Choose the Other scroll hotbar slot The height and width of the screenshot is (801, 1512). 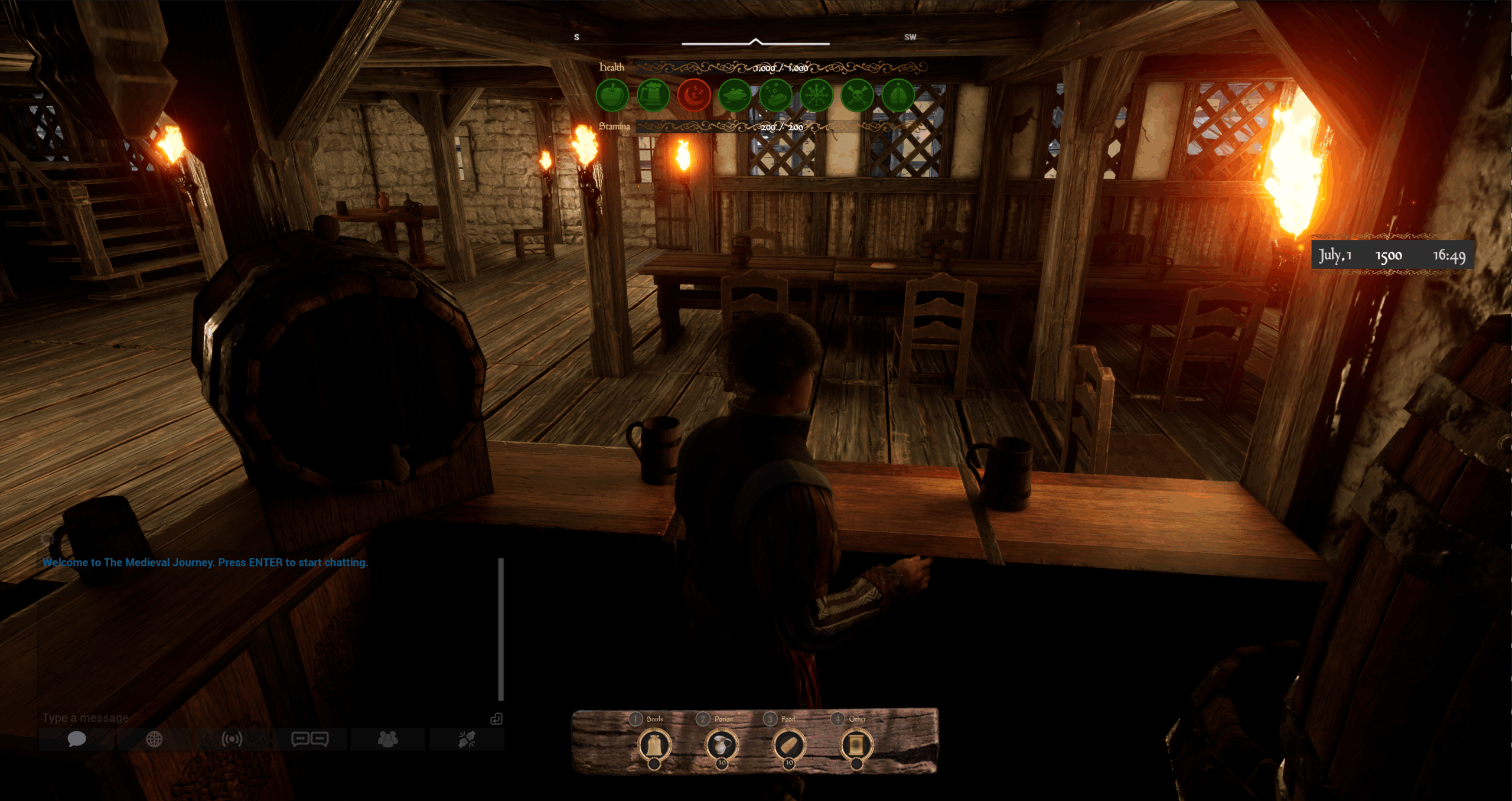coord(856,745)
